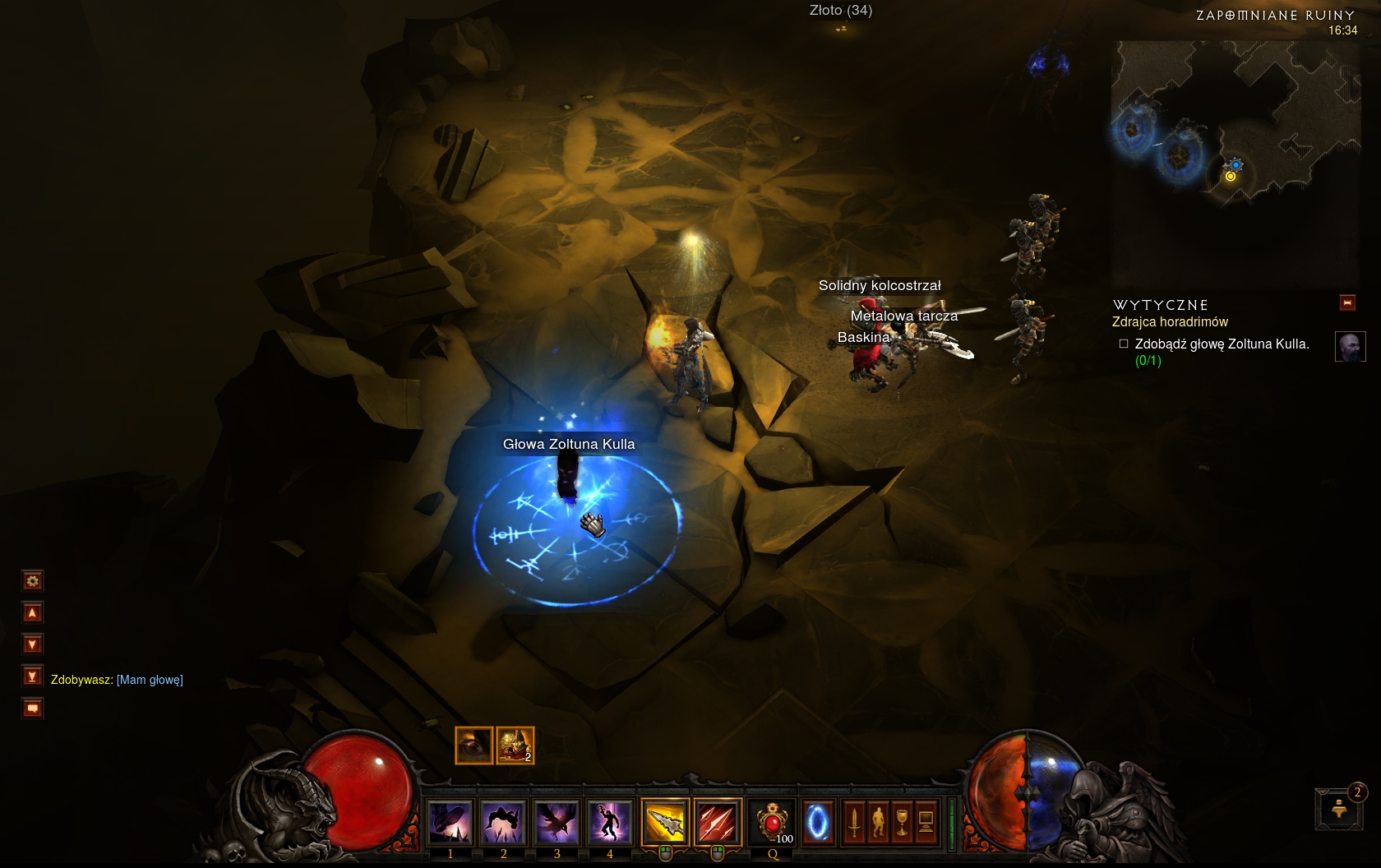Image resolution: width=1381 pixels, height=868 pixels.
Task: Open the blue town portal
Action: coord(818,822)
